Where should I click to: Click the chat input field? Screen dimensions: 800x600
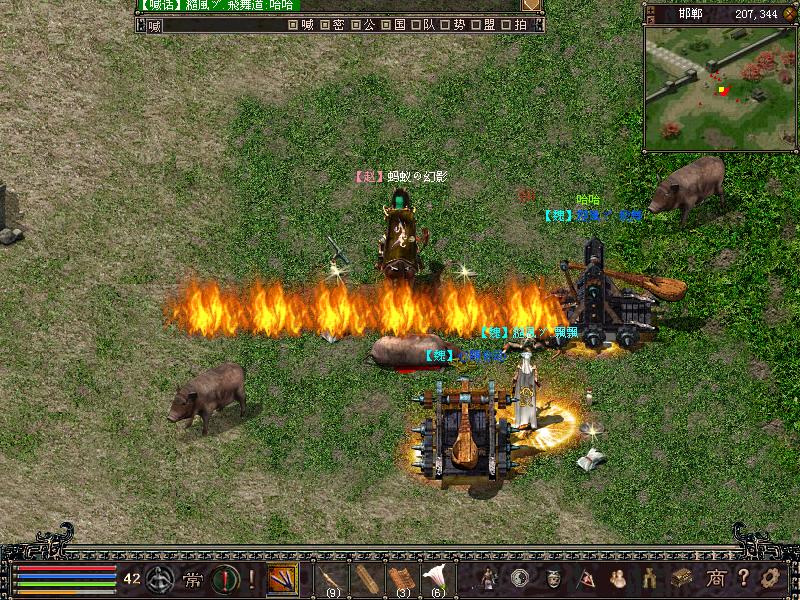coord(220,25)
